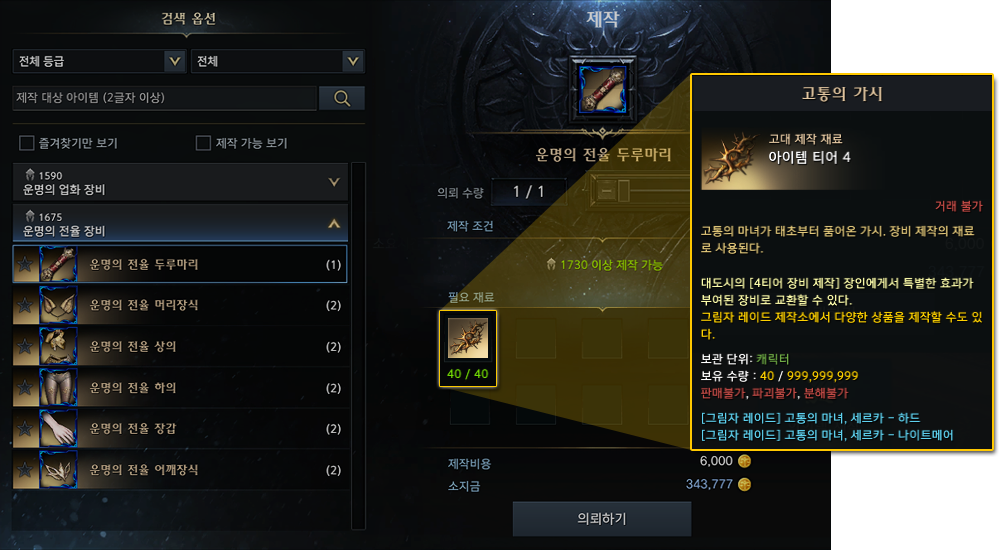Adjust the request quantity slider
1000x550 pixels.
click(x=623, y=190)
